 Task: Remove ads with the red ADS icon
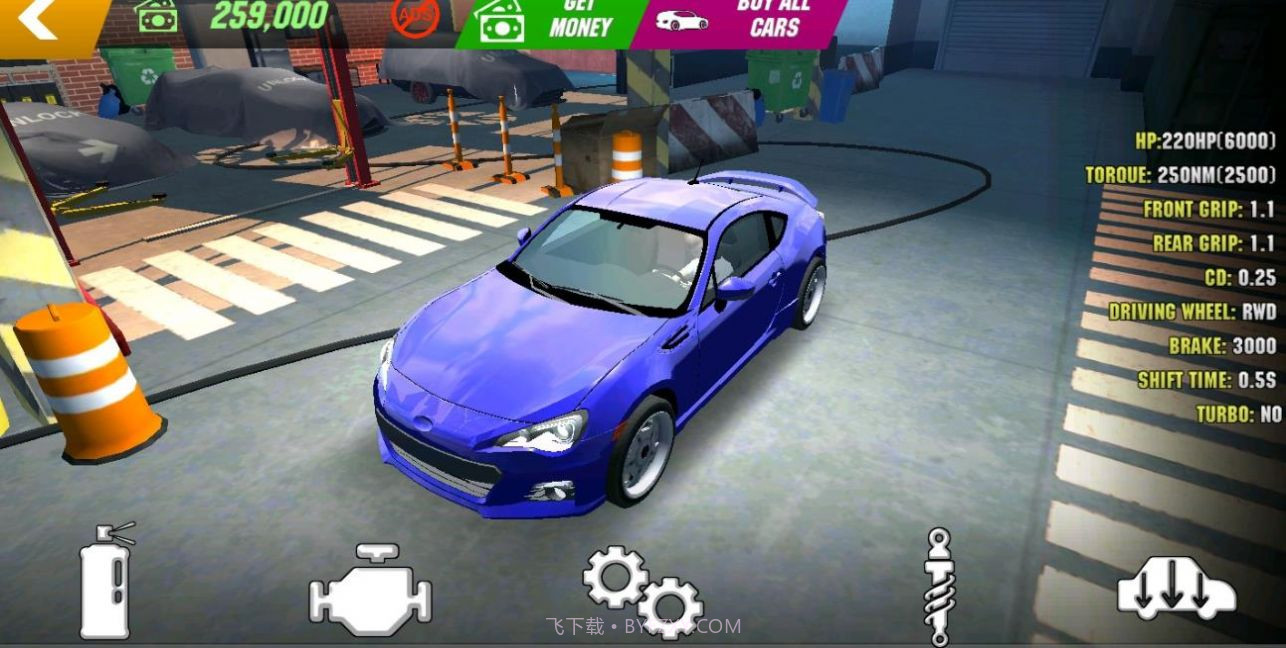414,18
